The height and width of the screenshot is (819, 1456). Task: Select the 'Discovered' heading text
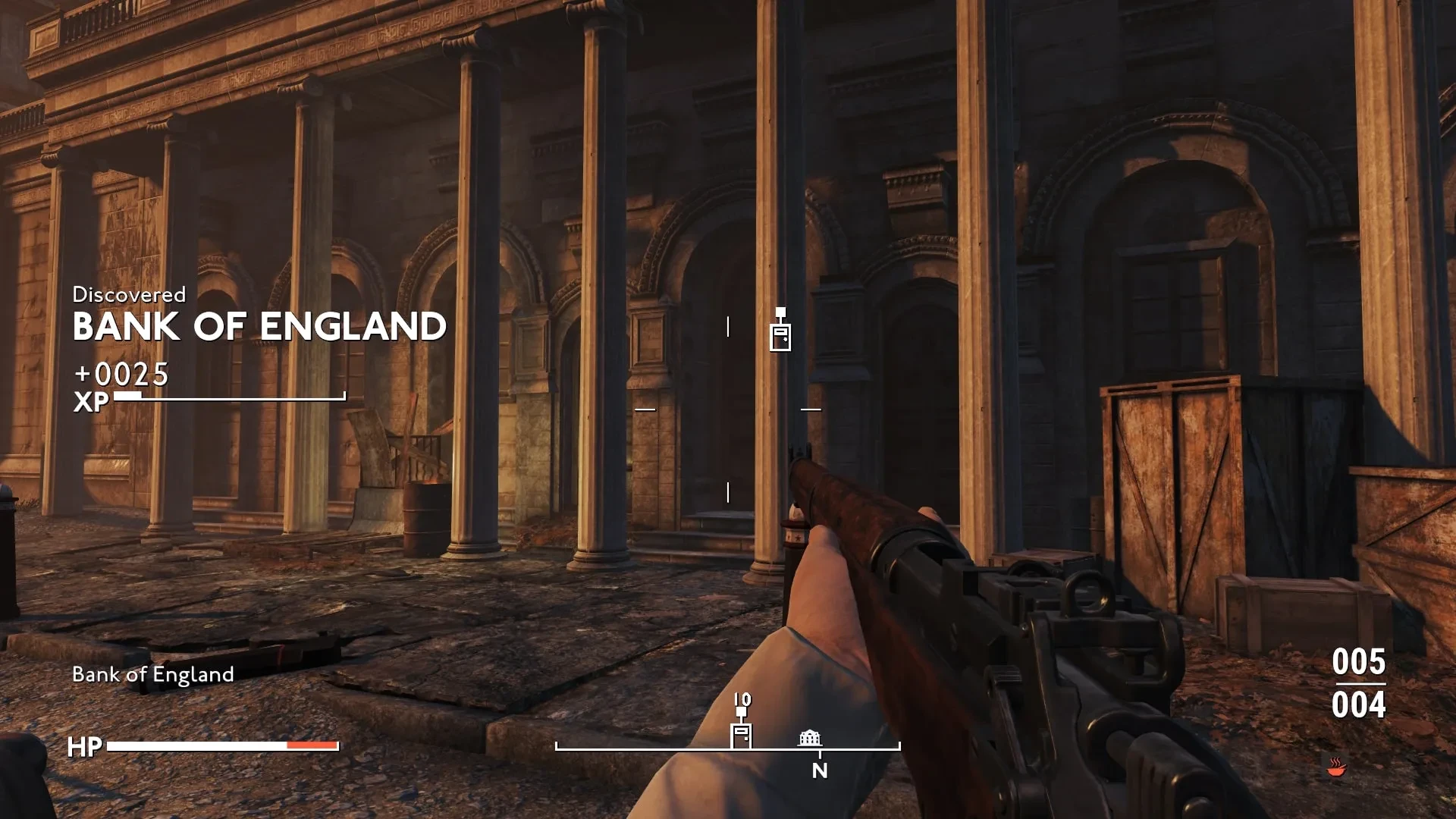click(x=128, y=294)
